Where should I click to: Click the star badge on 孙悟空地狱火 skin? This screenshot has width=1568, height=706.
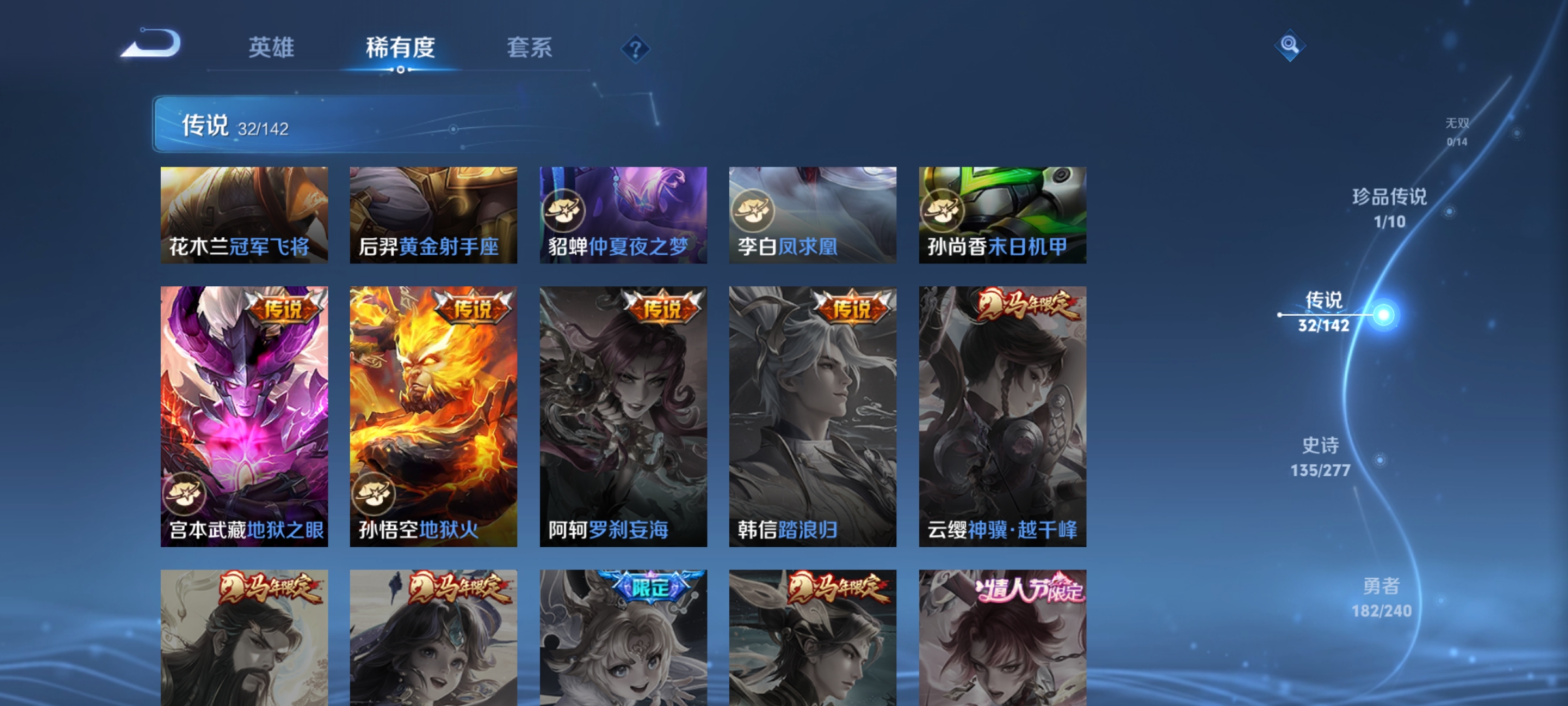pyautogui.click(x=374, y=496)
